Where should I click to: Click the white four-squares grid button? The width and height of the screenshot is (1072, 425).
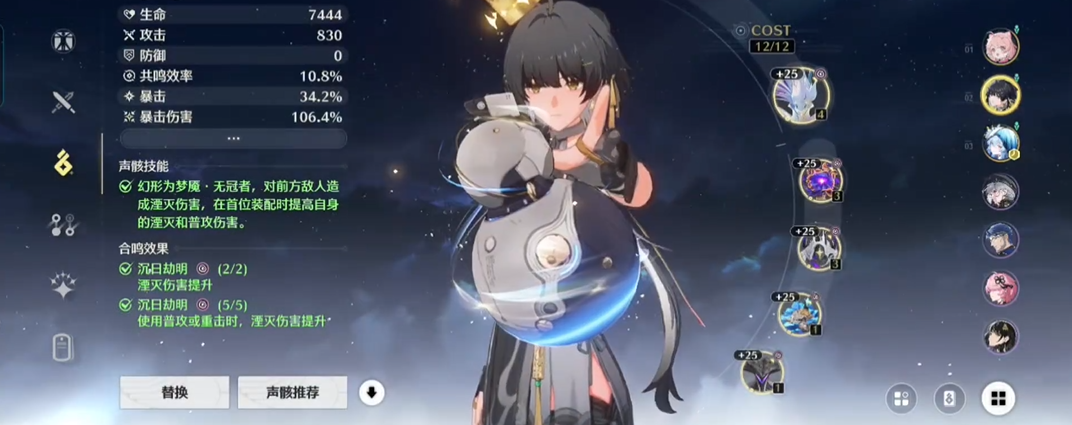click(997, 399)
